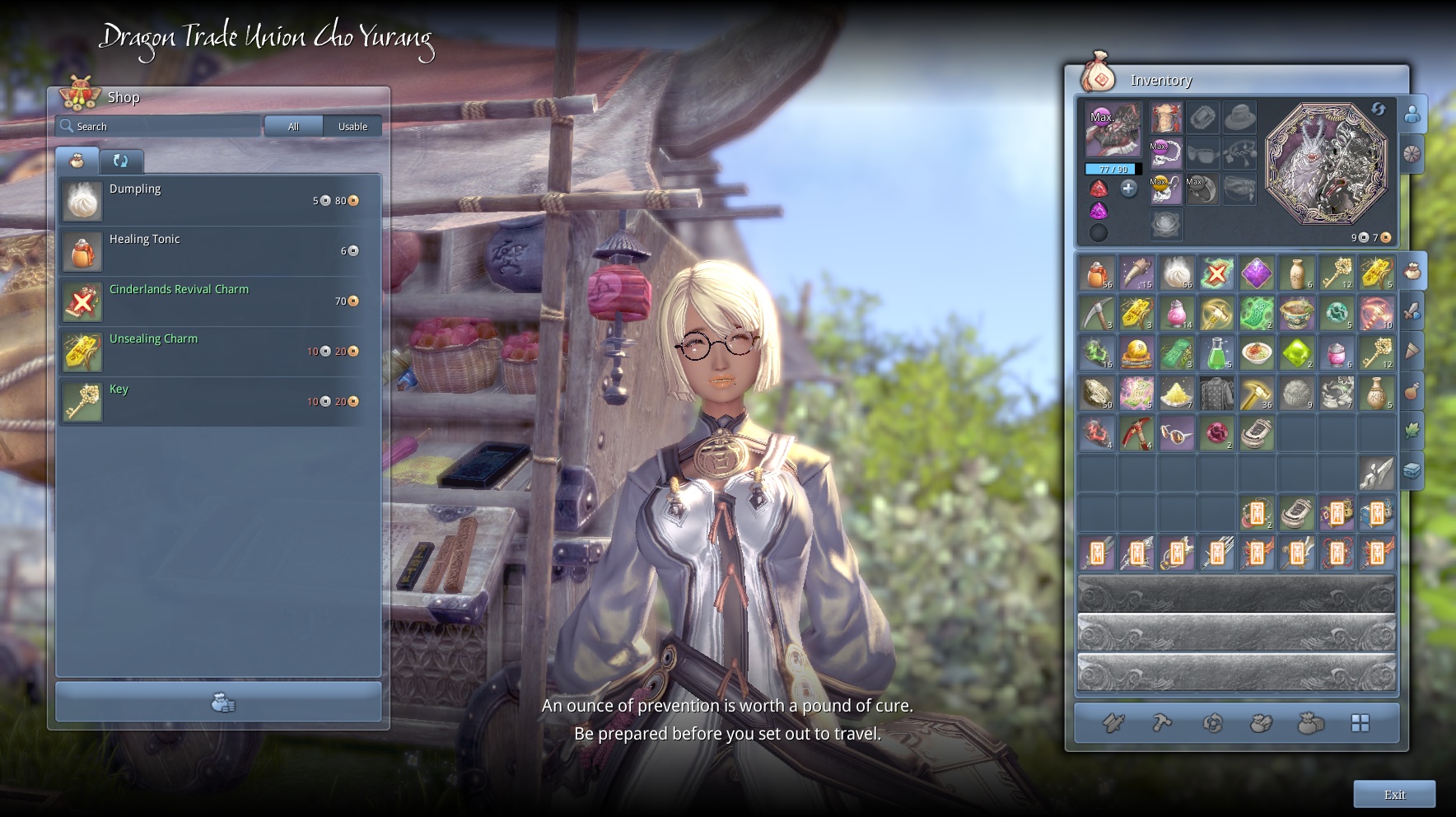
Task: Open the character profile tab on inventory
Action: (x=1412, y=114)
